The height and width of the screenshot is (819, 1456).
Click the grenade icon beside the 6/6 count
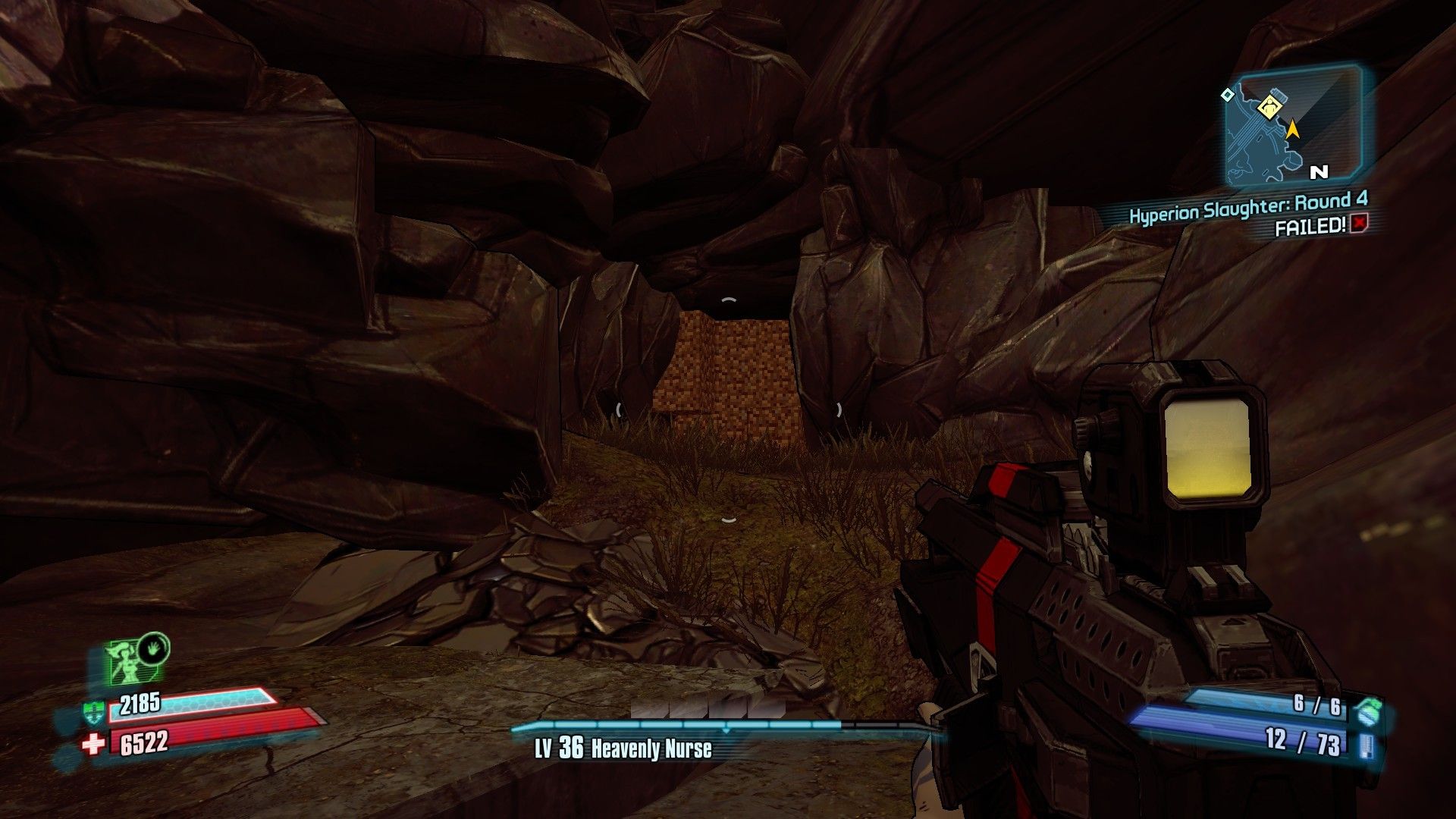click(1369, 710)
